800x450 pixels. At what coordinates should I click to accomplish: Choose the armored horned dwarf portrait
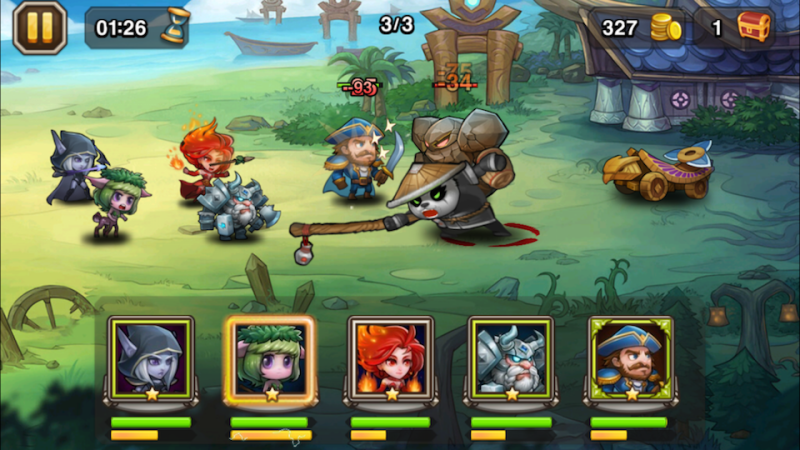(x=511, y=357)
